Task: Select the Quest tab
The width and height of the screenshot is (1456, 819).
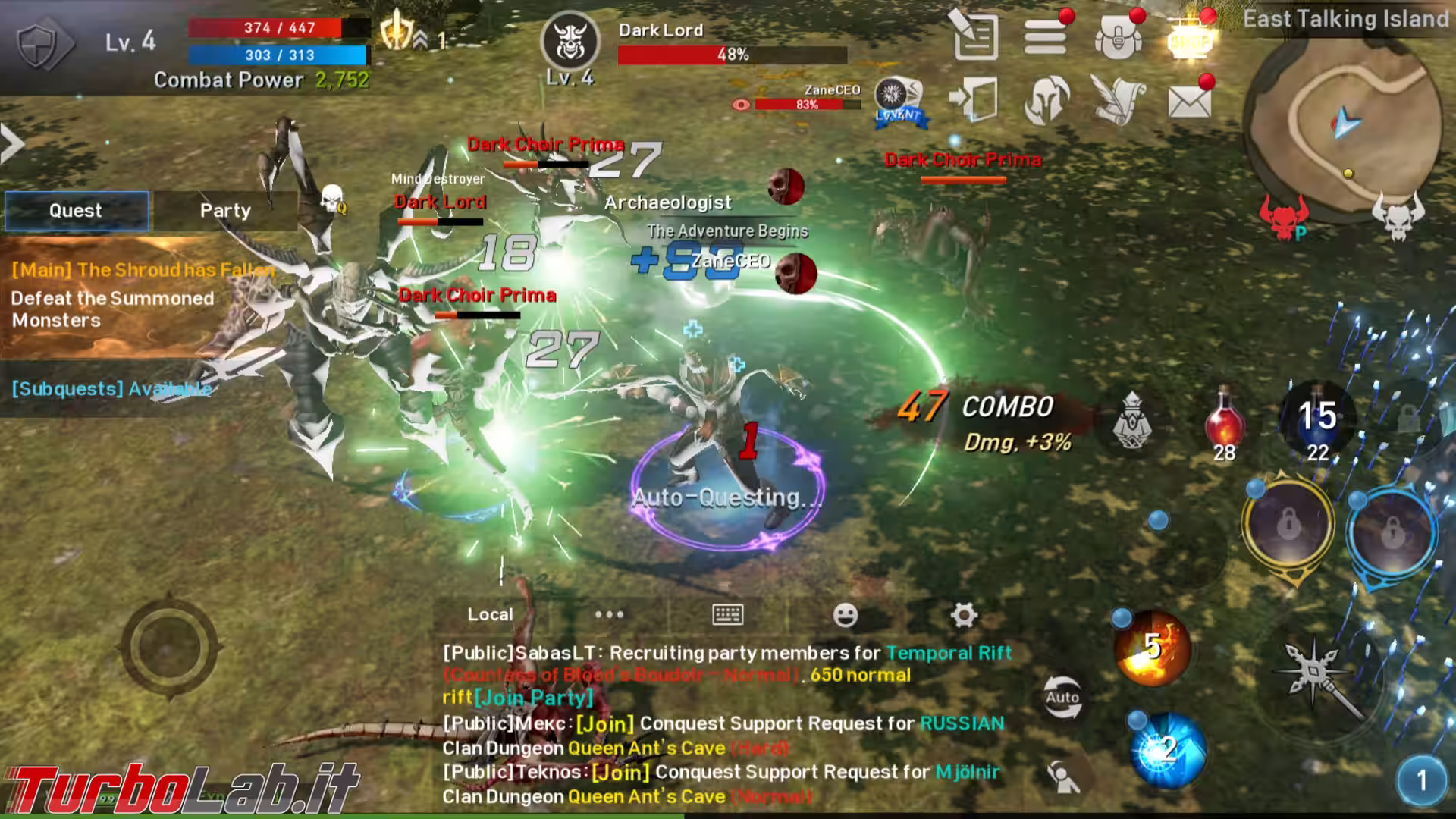Action: pos(76,211)
